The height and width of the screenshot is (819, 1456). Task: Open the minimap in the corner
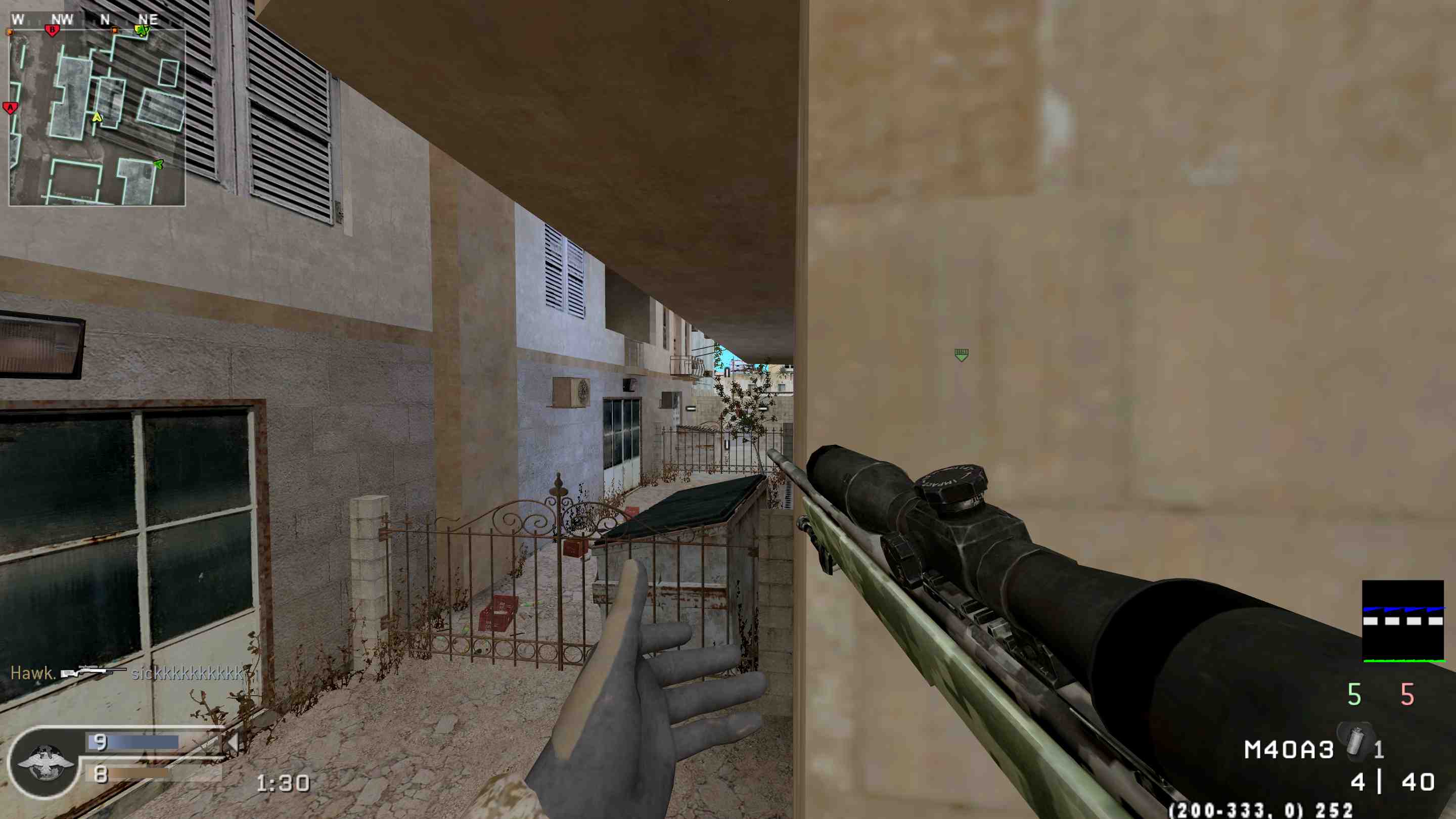pos(97,118)
